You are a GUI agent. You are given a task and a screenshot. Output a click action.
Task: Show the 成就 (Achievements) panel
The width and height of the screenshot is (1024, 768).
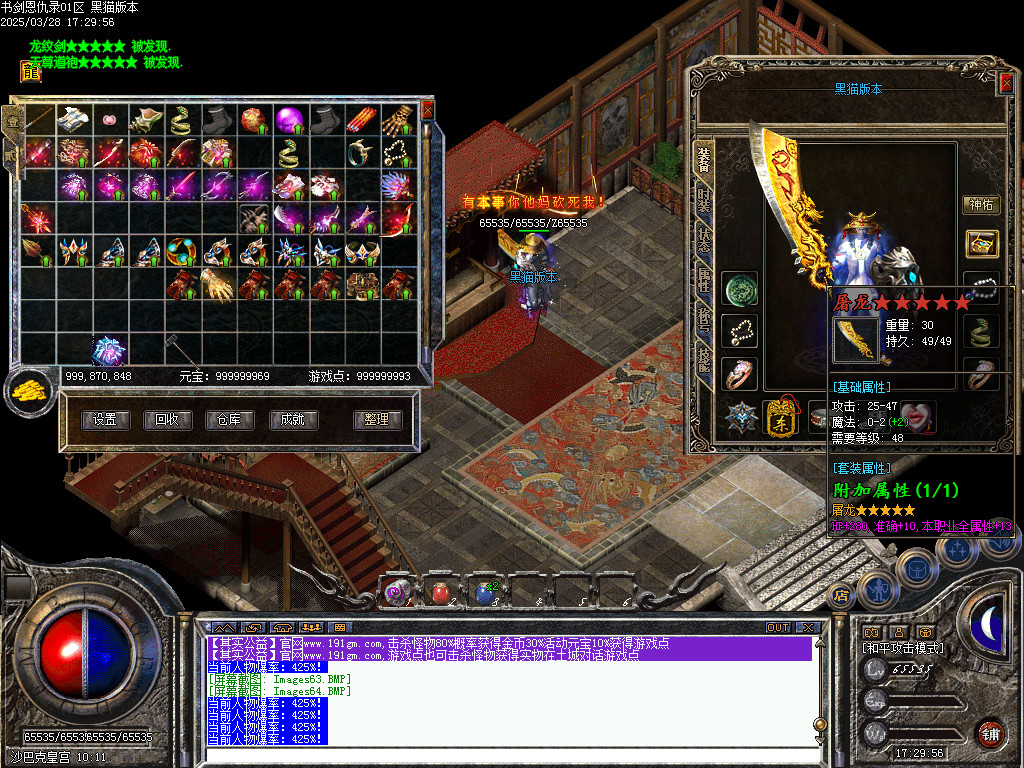pyautogui.click(x=292, y=420)
